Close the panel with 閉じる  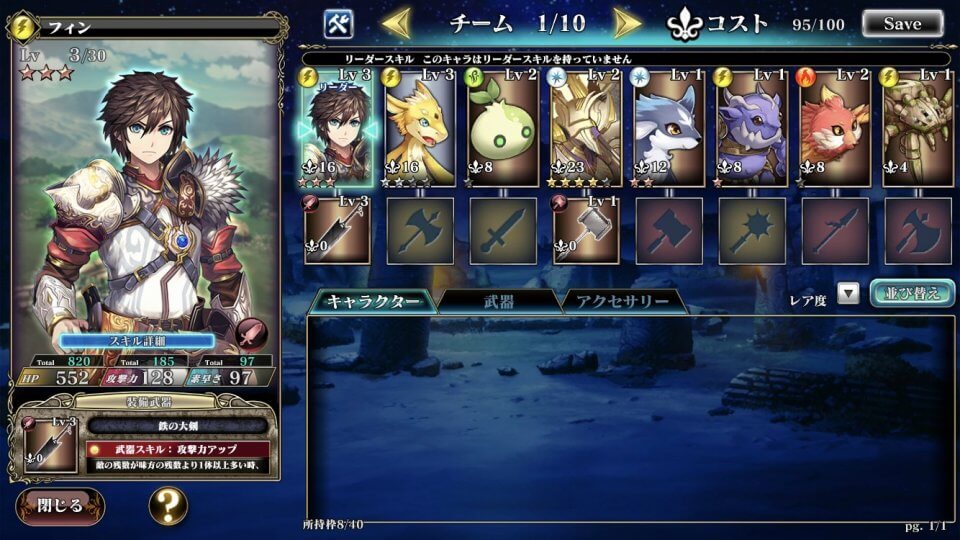click(x=59, y=505)
